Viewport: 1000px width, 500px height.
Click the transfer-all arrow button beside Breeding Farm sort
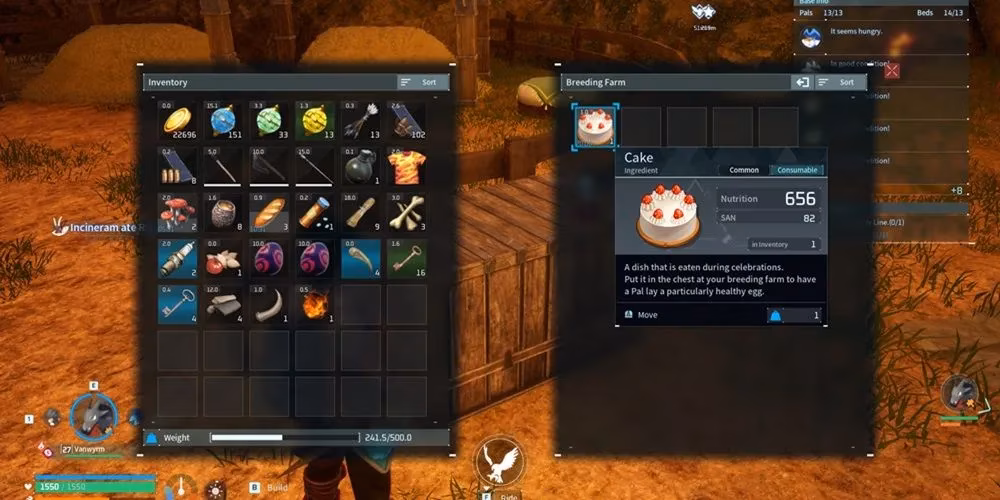801,82
